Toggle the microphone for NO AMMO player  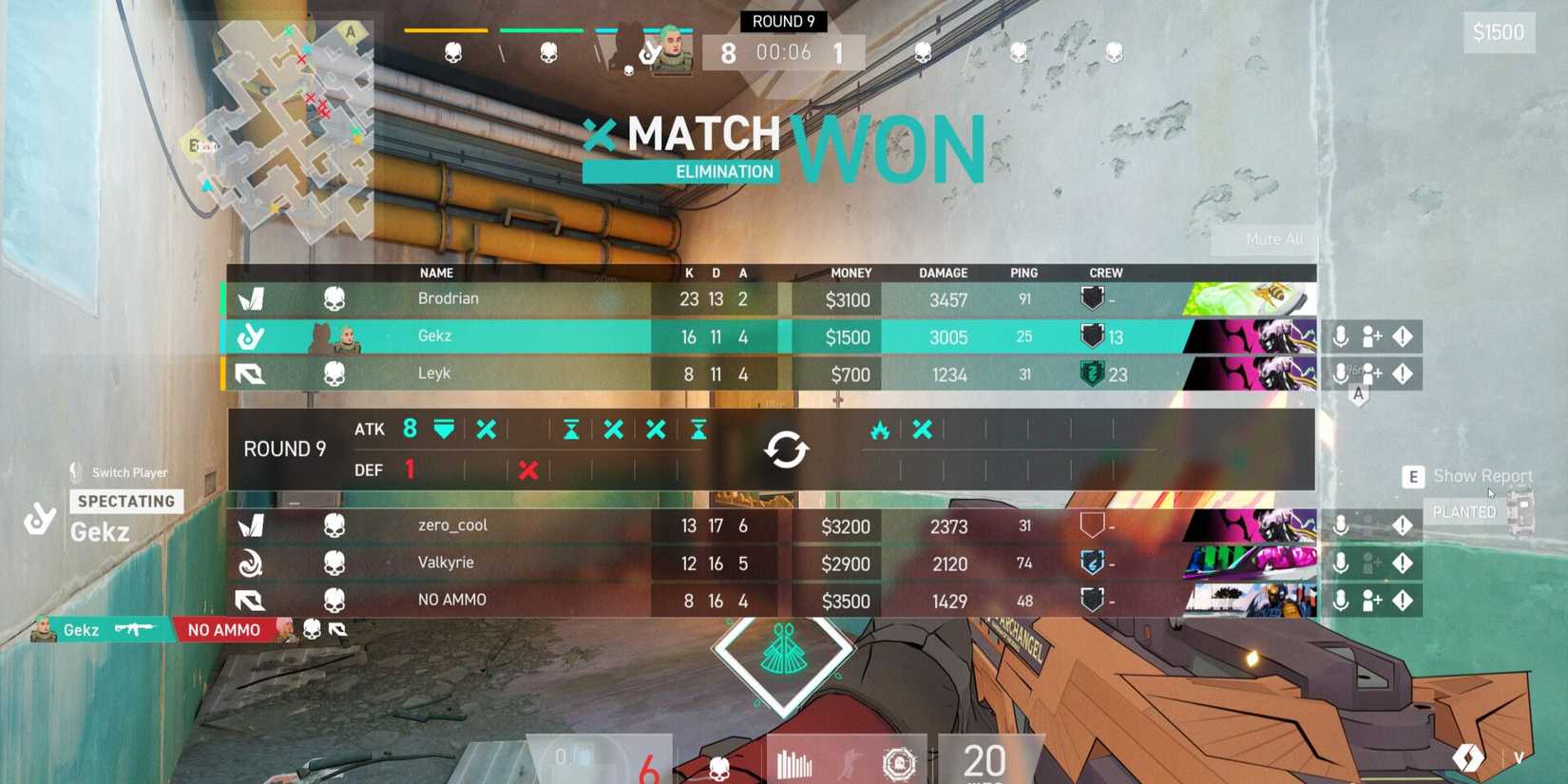(x=1341, y=600)
